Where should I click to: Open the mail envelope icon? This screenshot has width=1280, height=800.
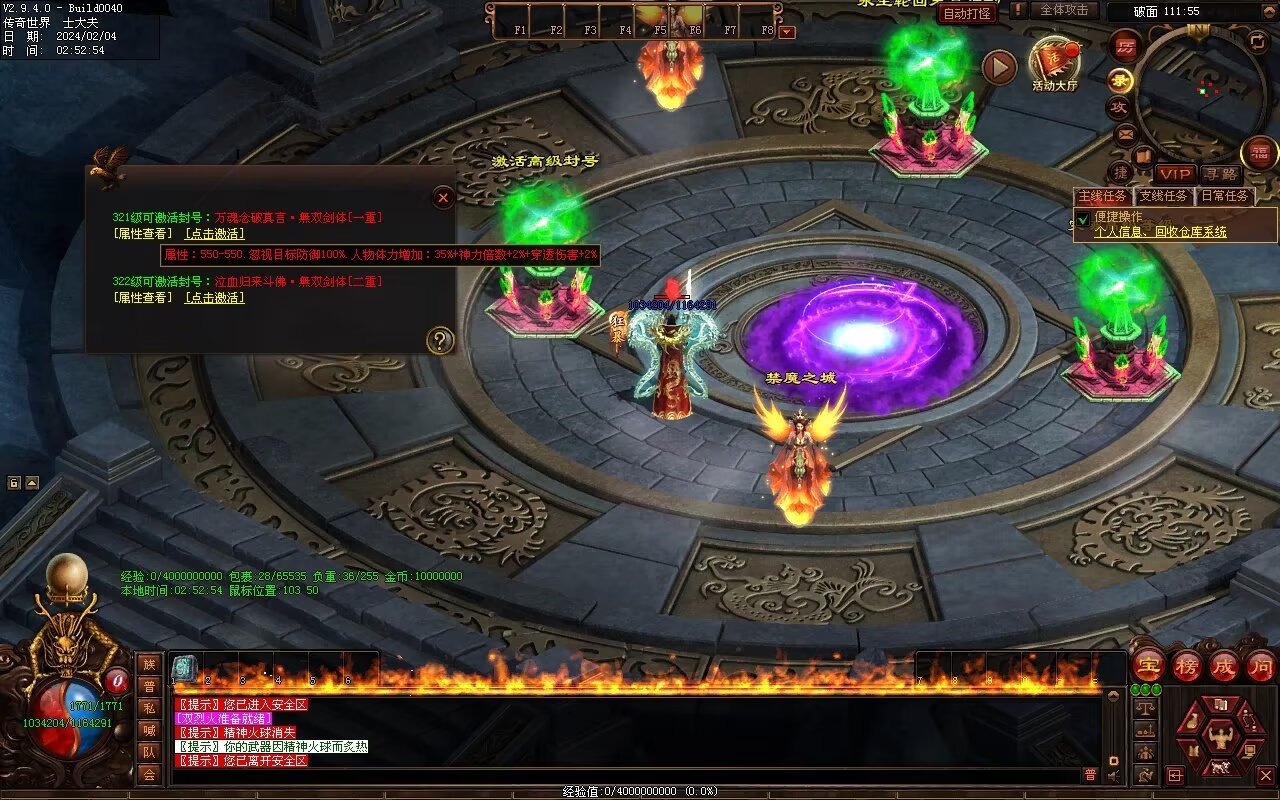(1125, 132)
